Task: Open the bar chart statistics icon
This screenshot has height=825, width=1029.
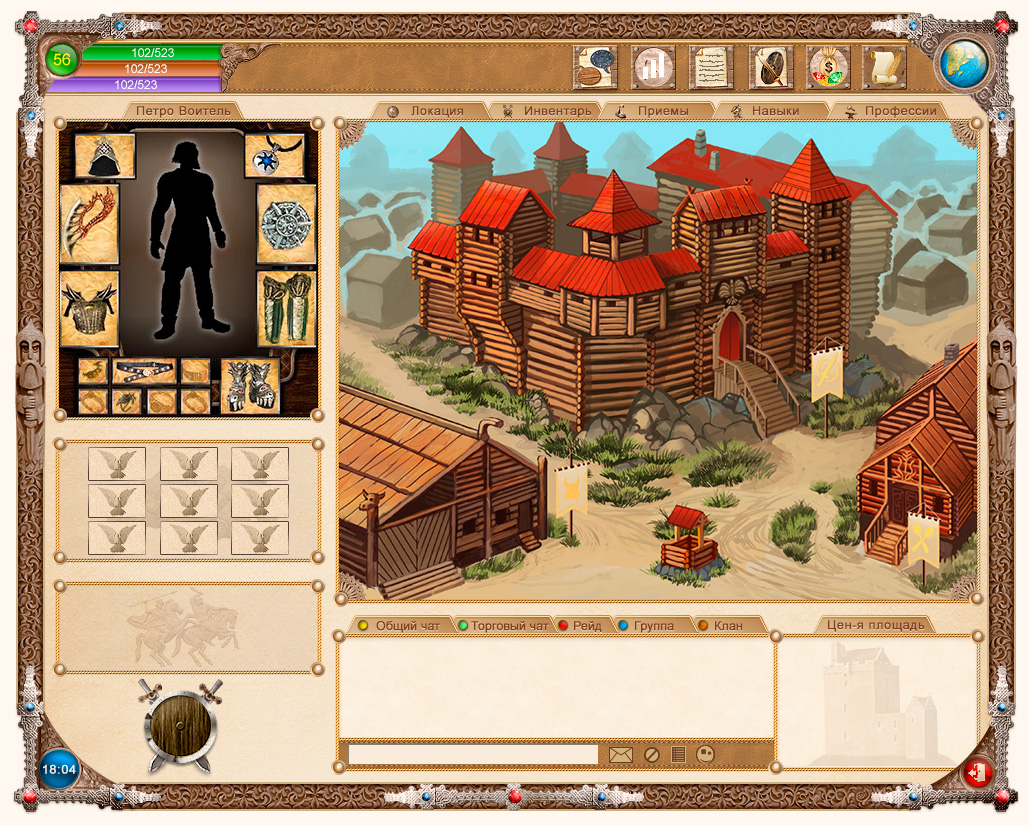Action: click(653, 68)
